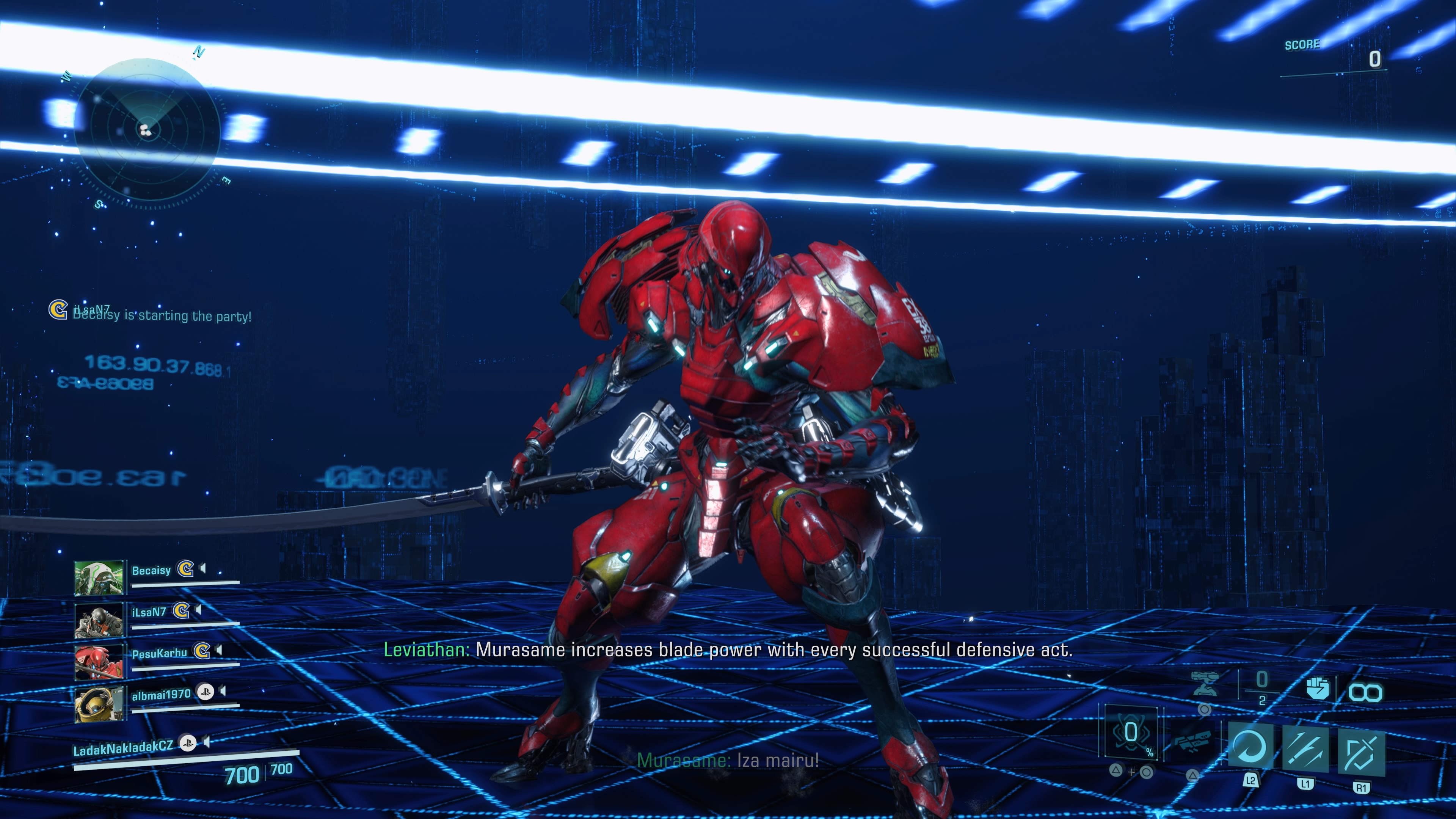Image resolution: width=1456 pixels, height=819 pixels.
Task: Select Becaisy's green exosuit portrait
Action: point(99,577)
